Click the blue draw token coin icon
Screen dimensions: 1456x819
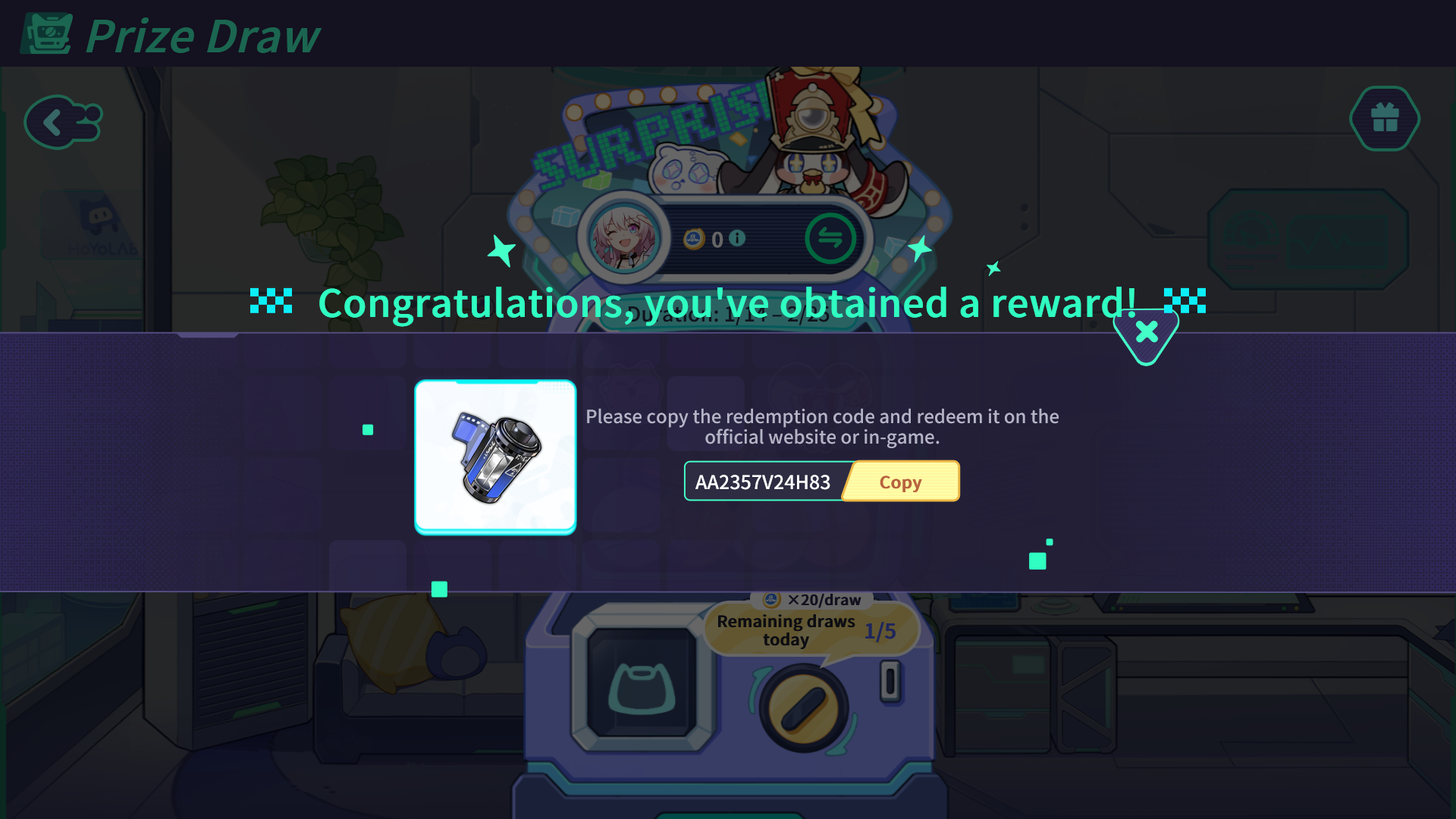tap(694, 238)
